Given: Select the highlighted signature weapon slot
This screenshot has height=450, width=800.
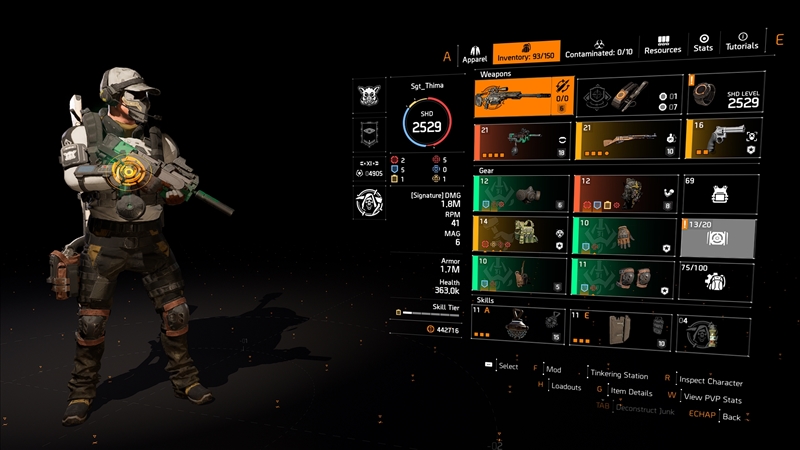Looking at the screenshot, I should point(522,96).
